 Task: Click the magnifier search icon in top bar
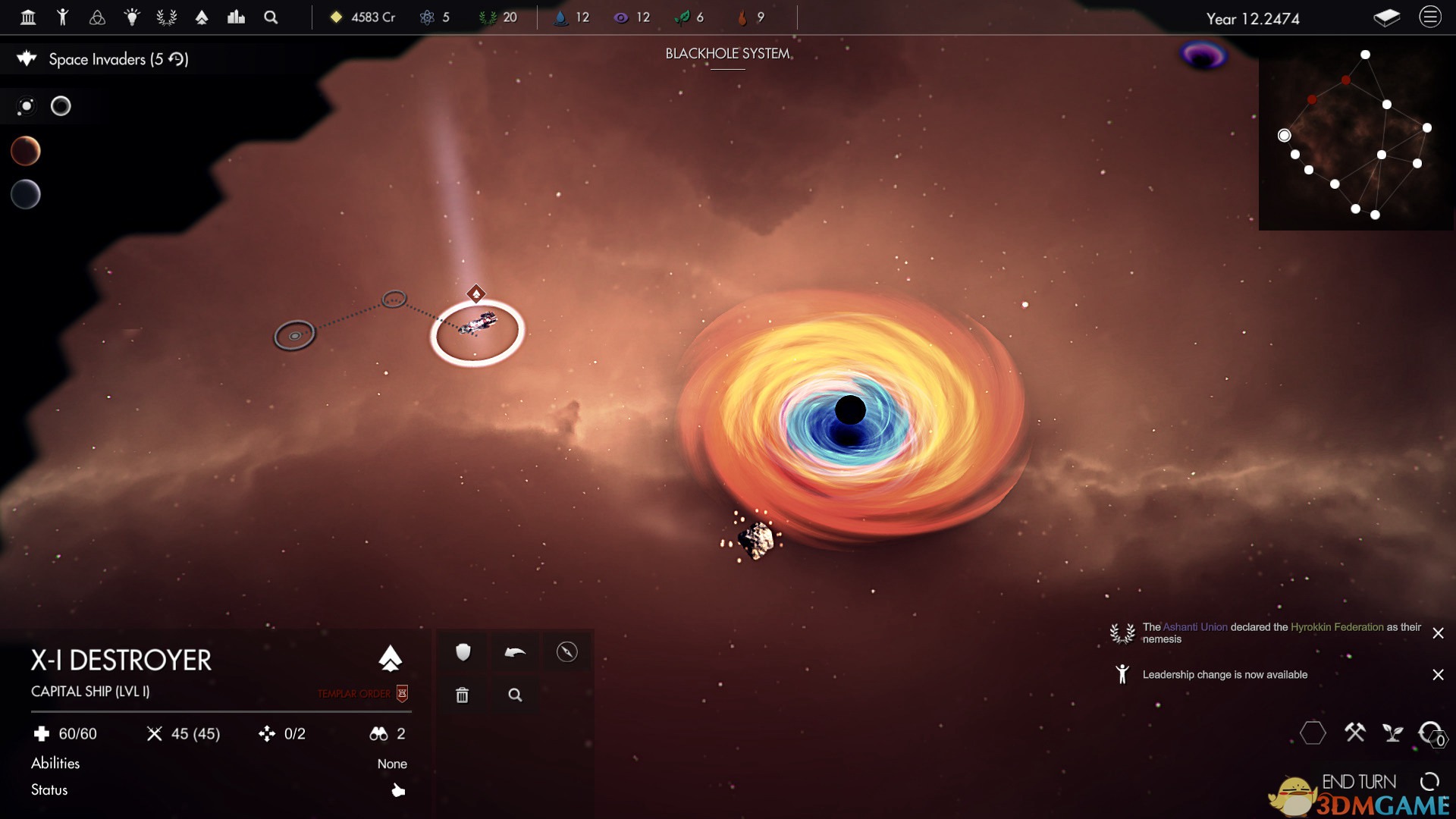coord(271,17)
